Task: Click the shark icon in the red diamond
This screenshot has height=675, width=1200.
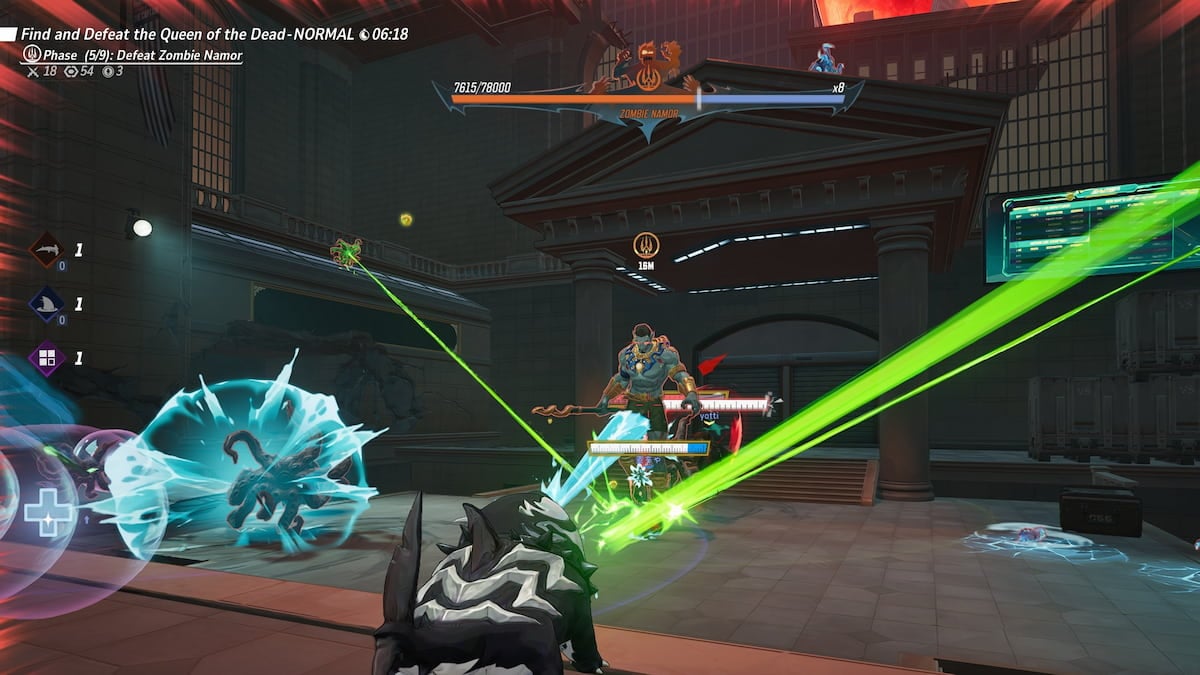Action: (45, 250)
